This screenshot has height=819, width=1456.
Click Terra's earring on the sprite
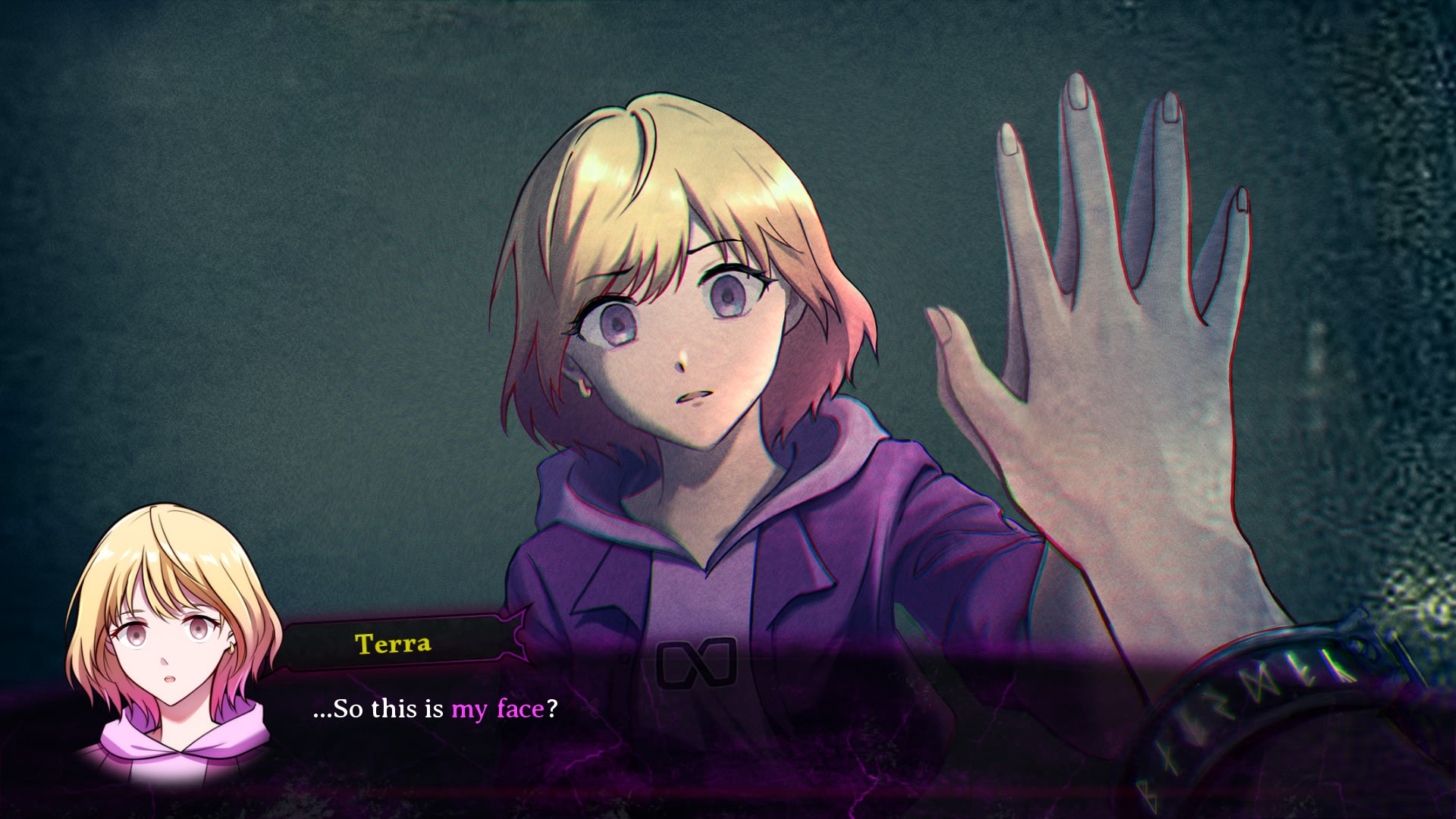point(583,388)
